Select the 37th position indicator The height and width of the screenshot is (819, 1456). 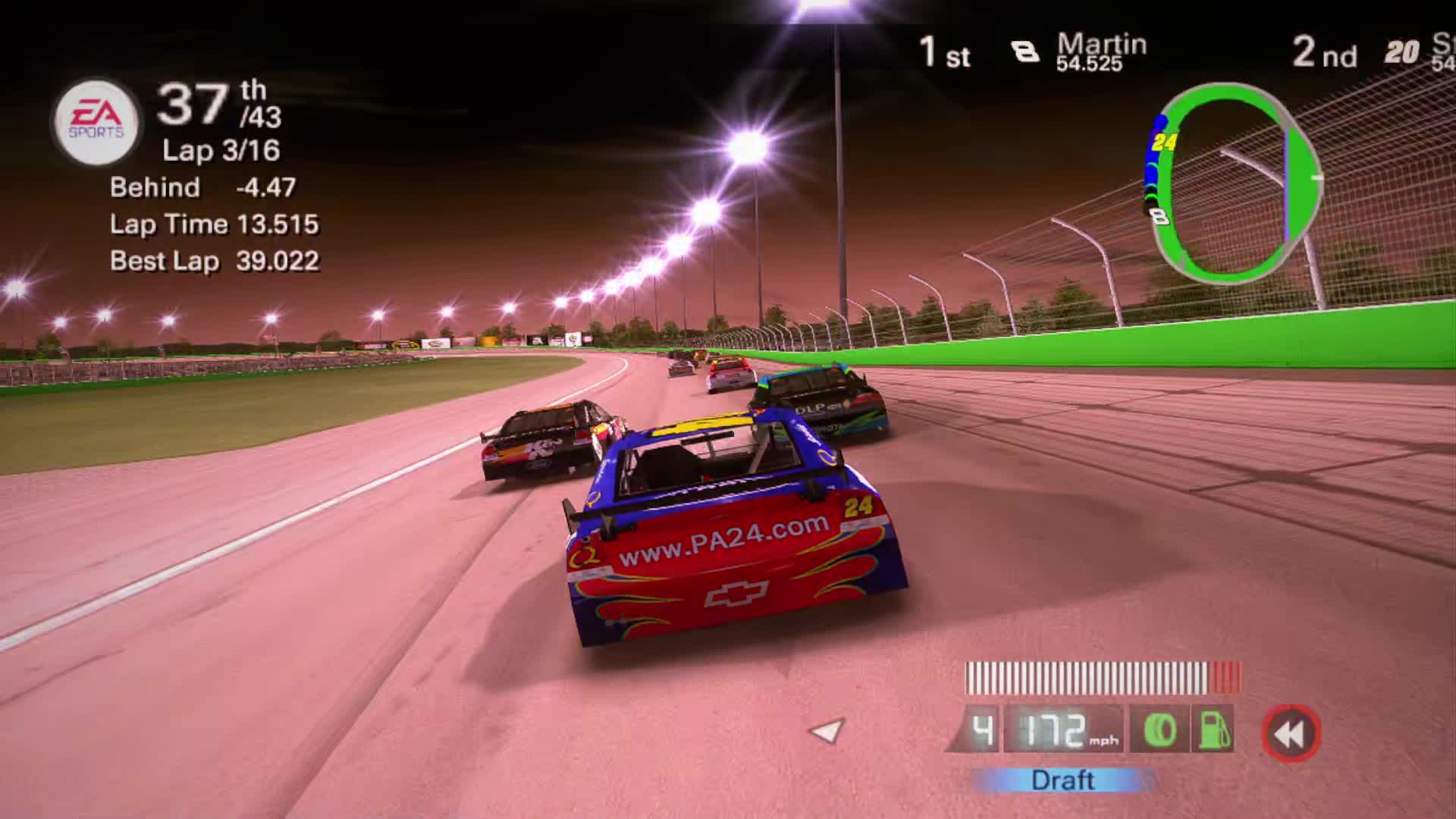[x=201, y=106]
